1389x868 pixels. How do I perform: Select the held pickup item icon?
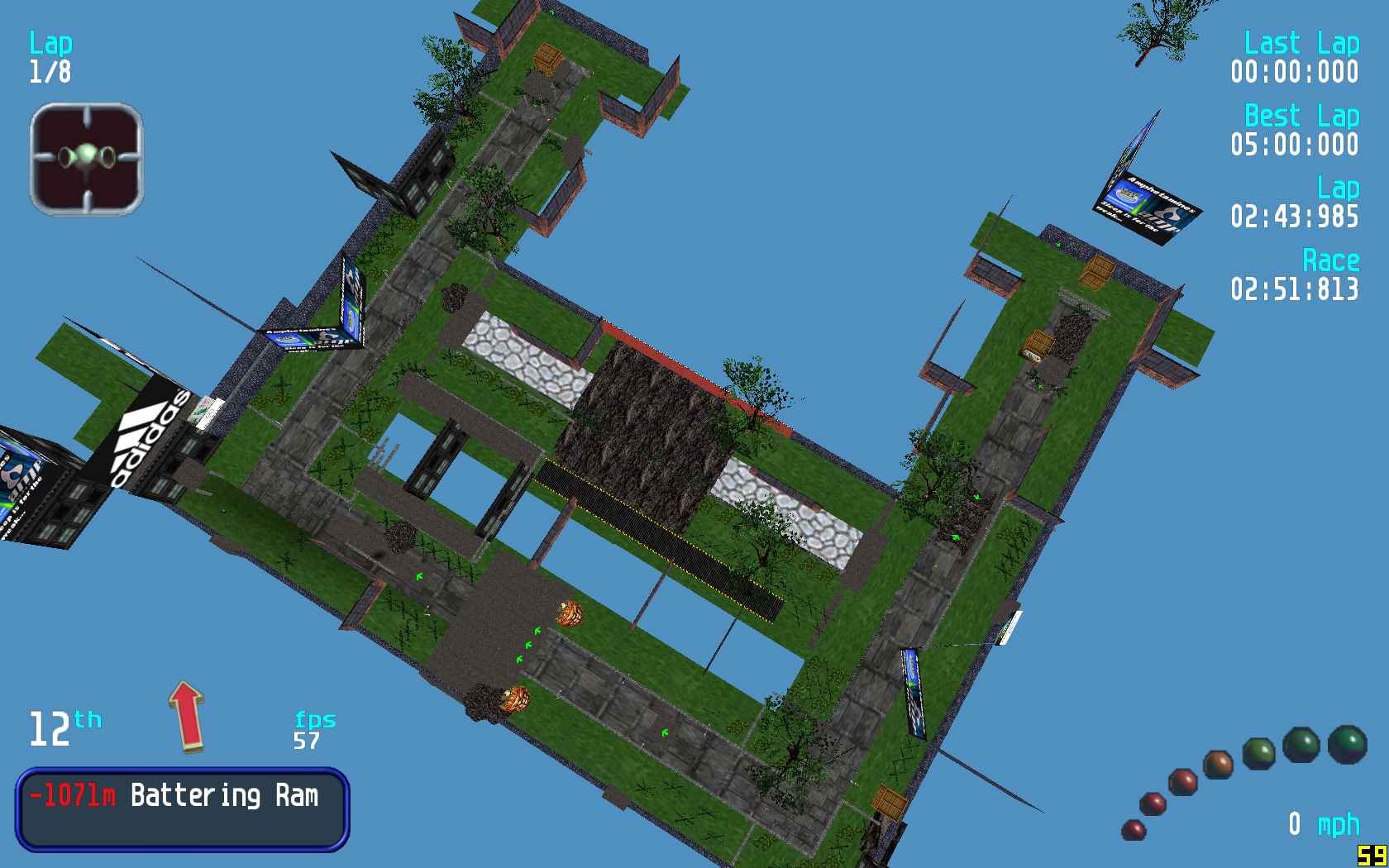[x=87, y=159]
